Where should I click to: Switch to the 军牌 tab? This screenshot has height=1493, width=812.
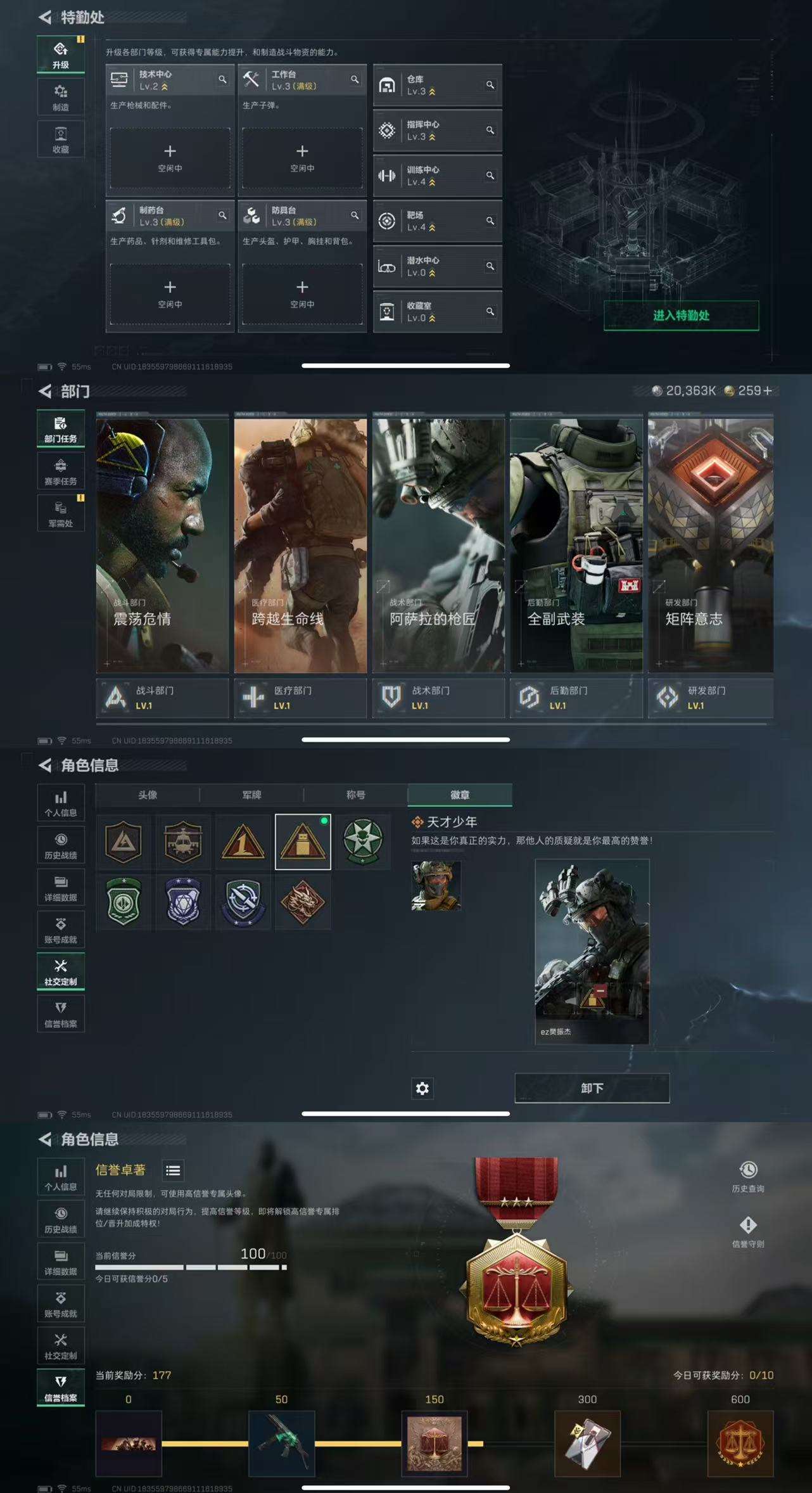252,795
